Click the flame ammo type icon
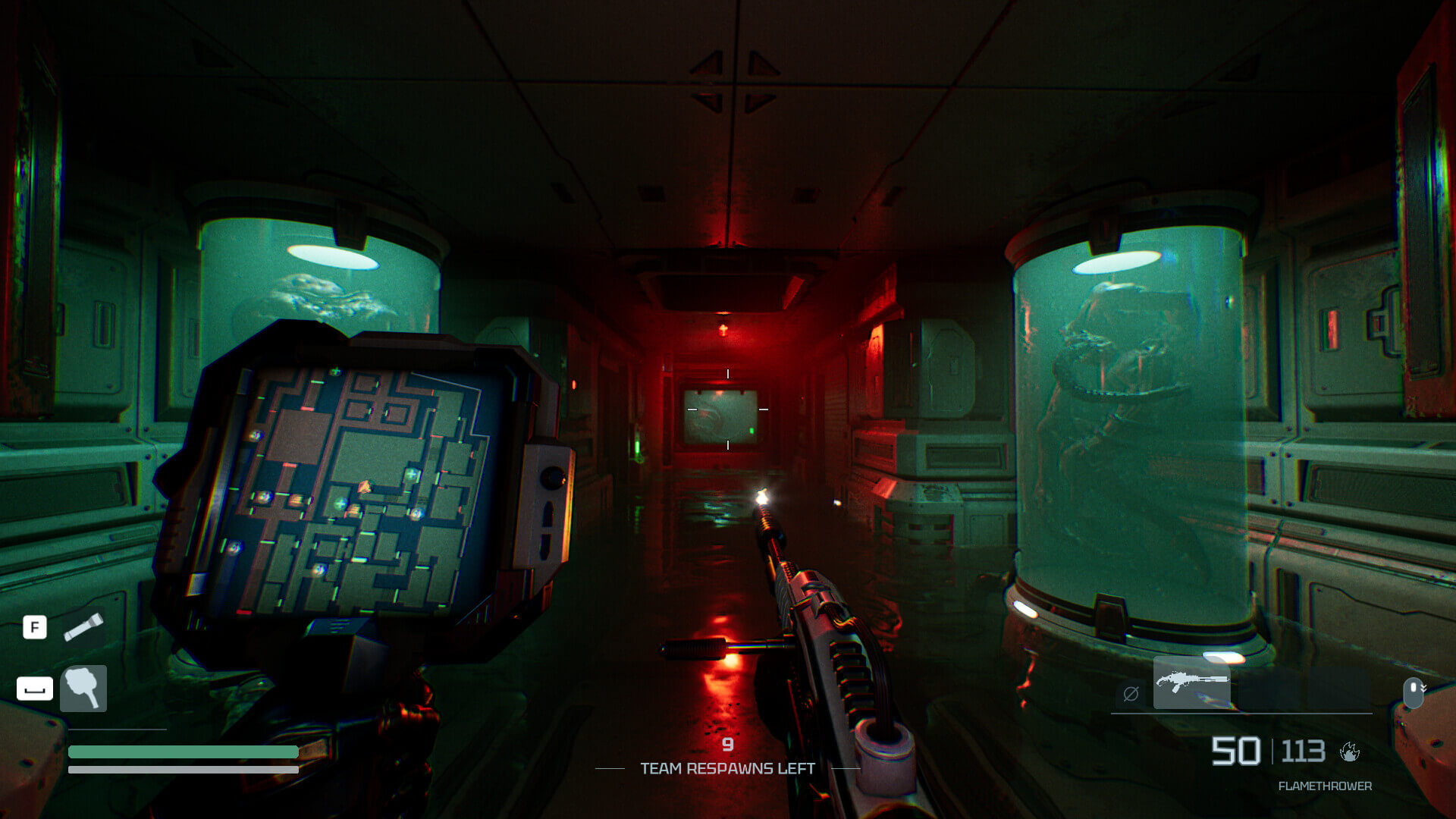 [x=1350, y=752]
